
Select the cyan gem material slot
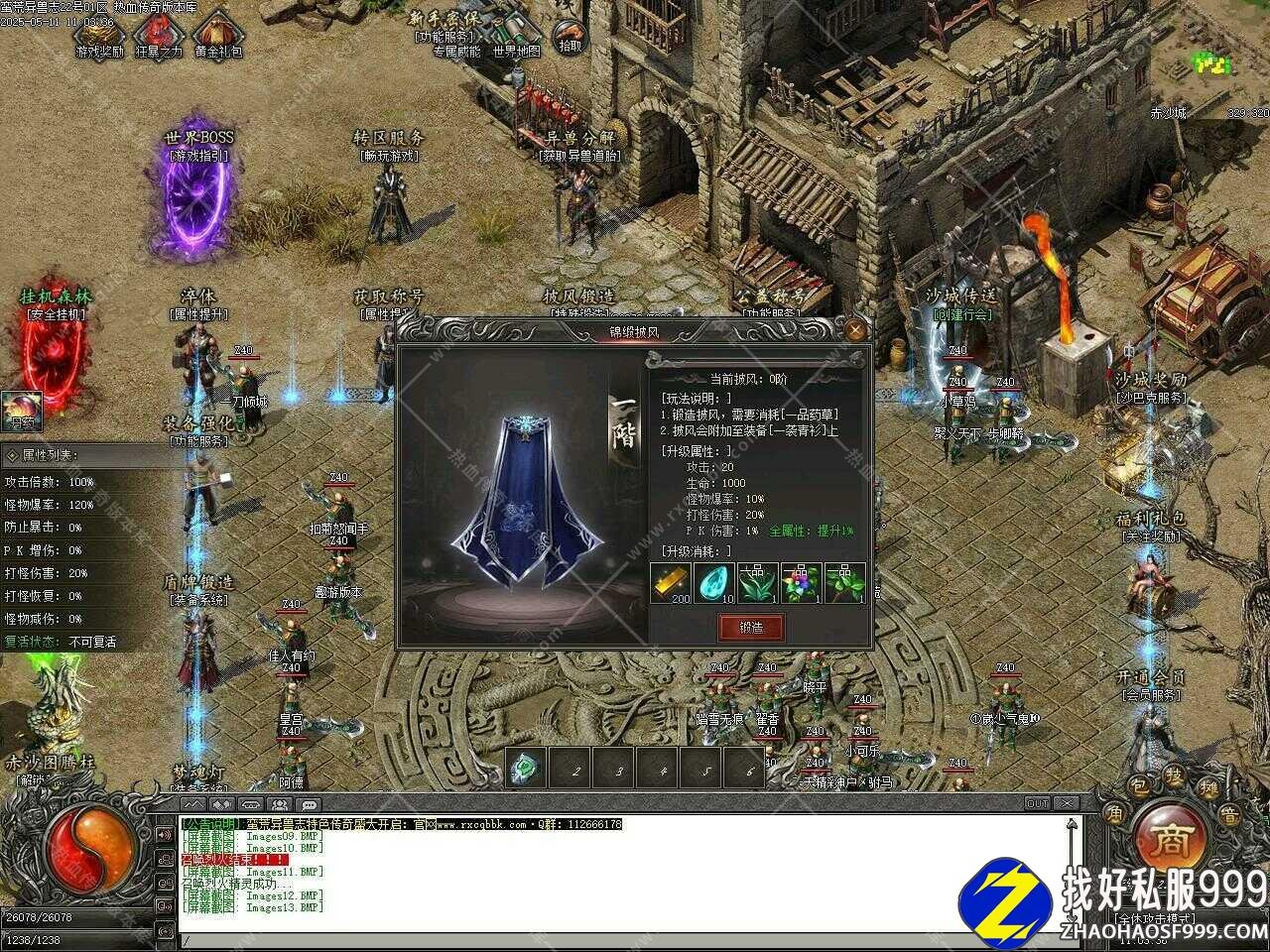(x=714, y=583)
